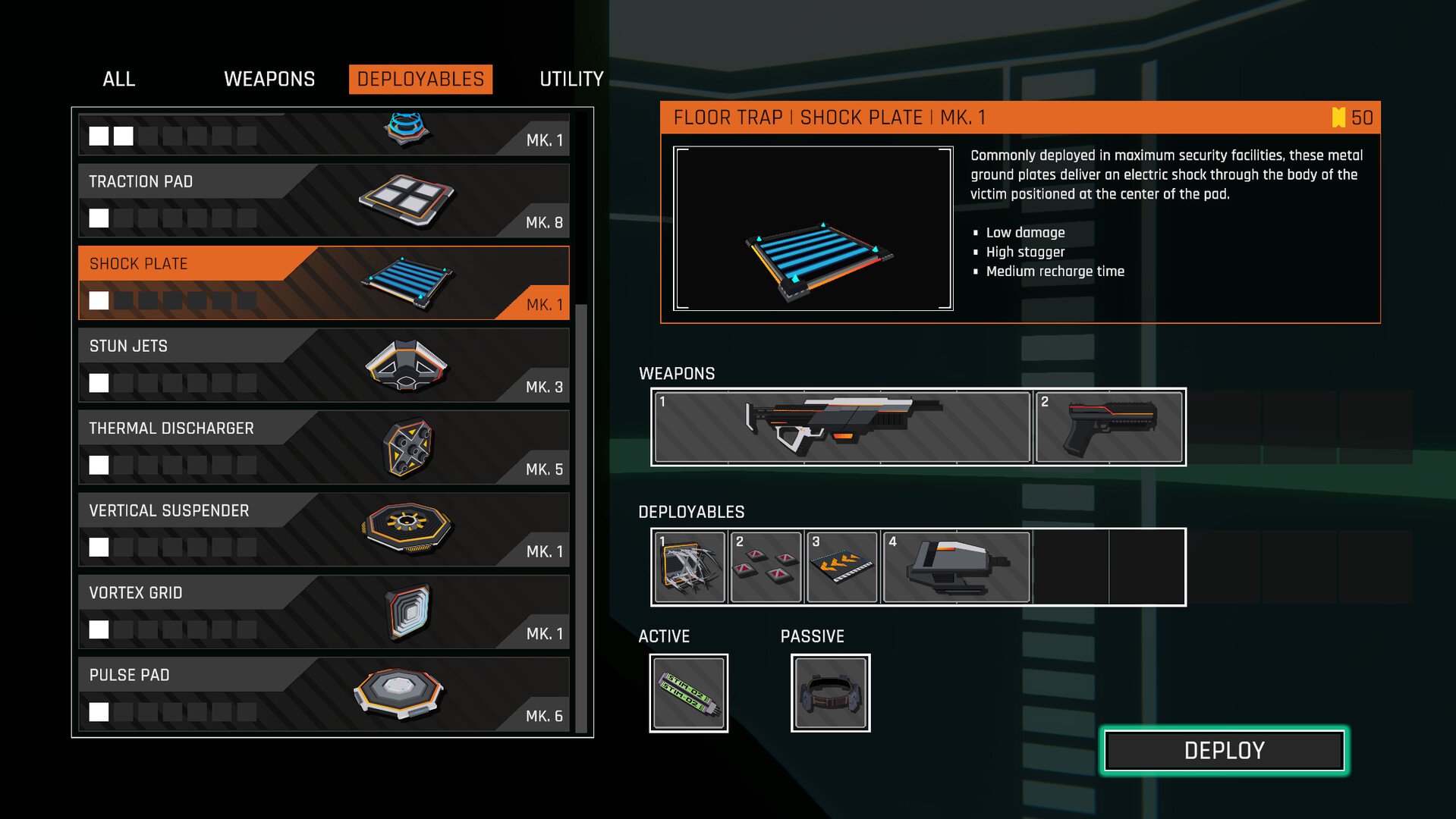Click the Vortex Grid row
The image size is (1456, 819).
coord(323,612)
